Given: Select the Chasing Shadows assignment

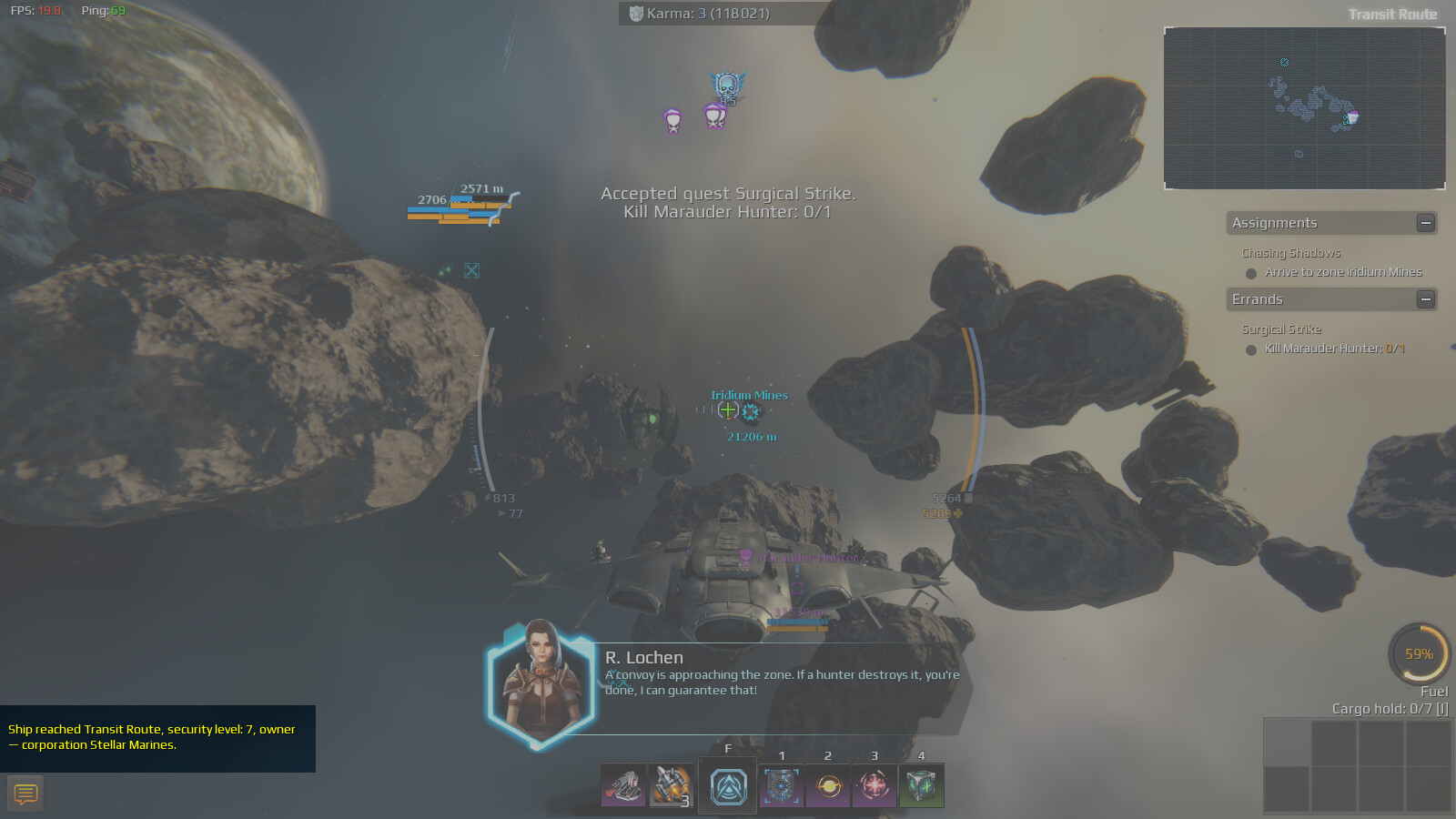Looking at the screenshot, I should click(x=1290, y=253).
